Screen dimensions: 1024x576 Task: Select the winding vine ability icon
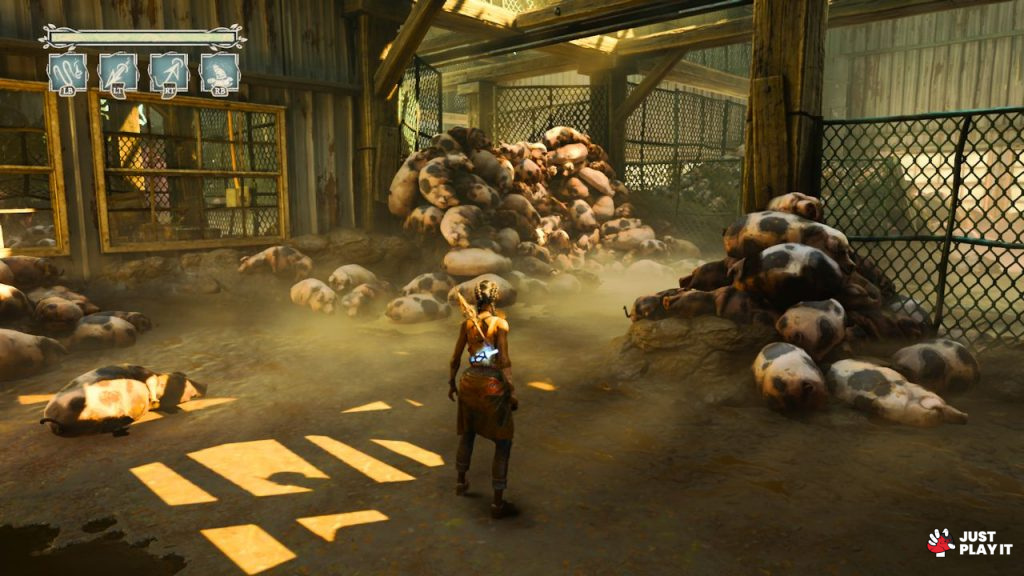(x=67, y=72)
